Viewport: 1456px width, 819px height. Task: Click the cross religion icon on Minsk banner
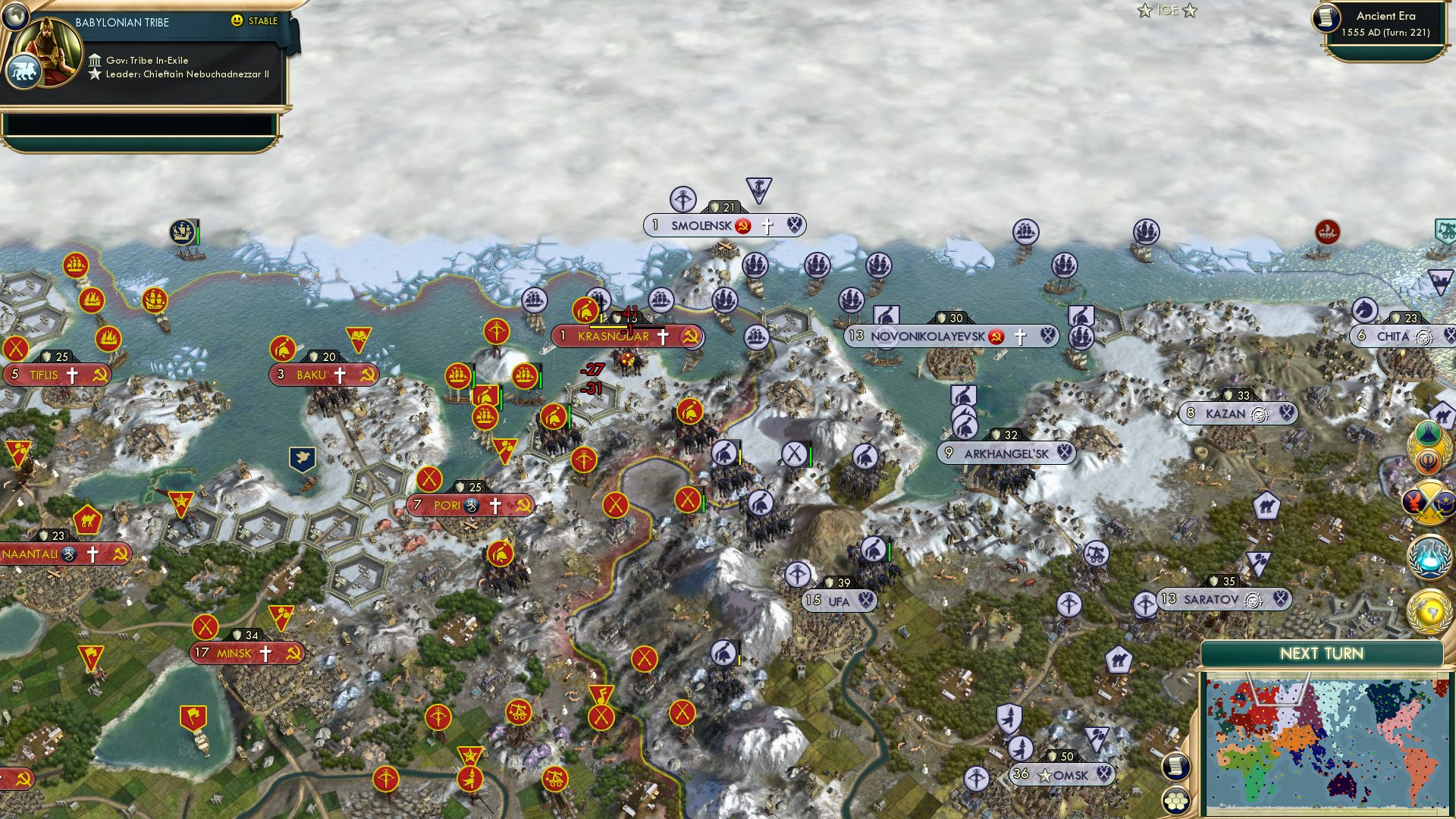click(265, 654)
